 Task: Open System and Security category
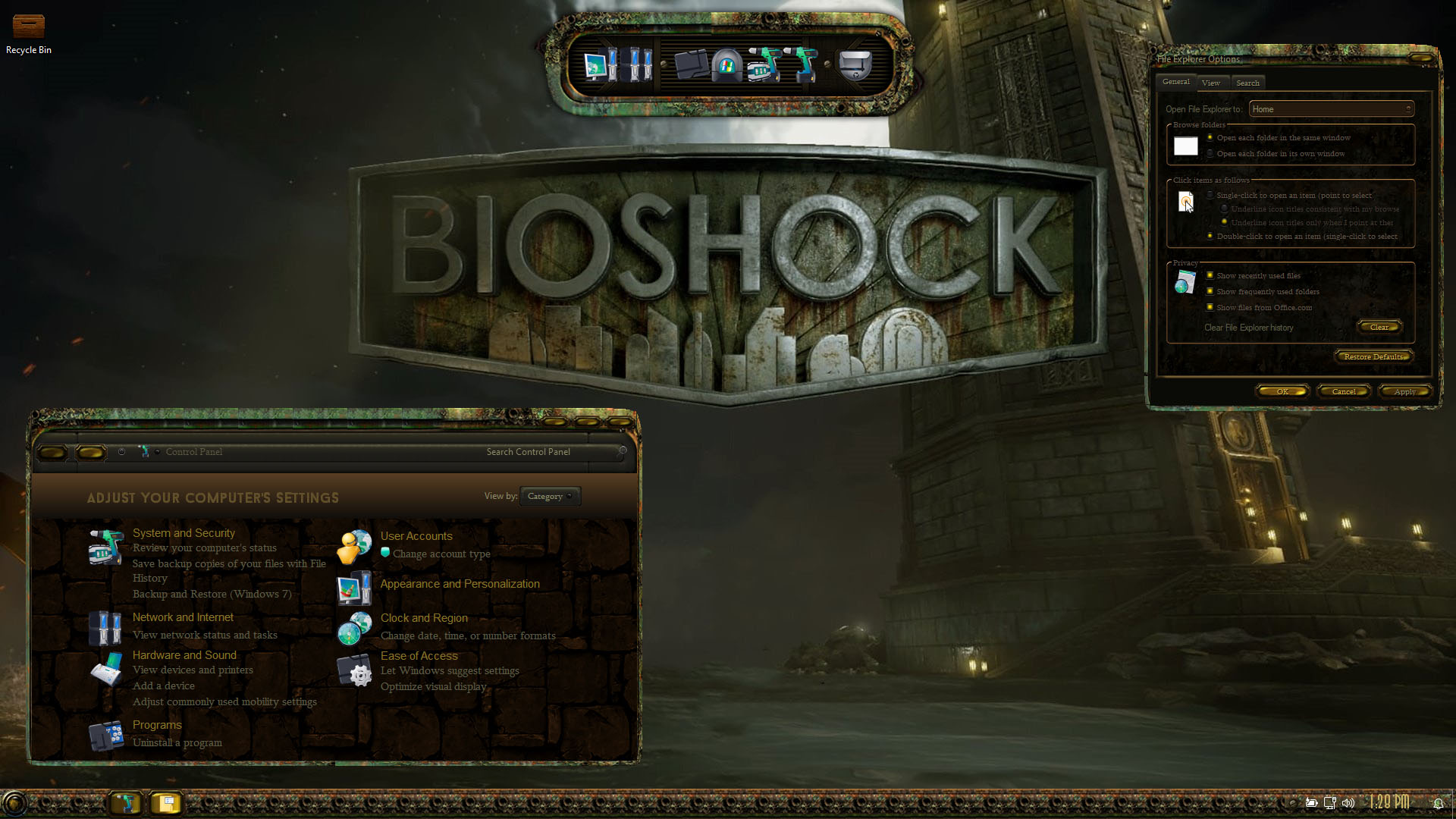(184, 533)
